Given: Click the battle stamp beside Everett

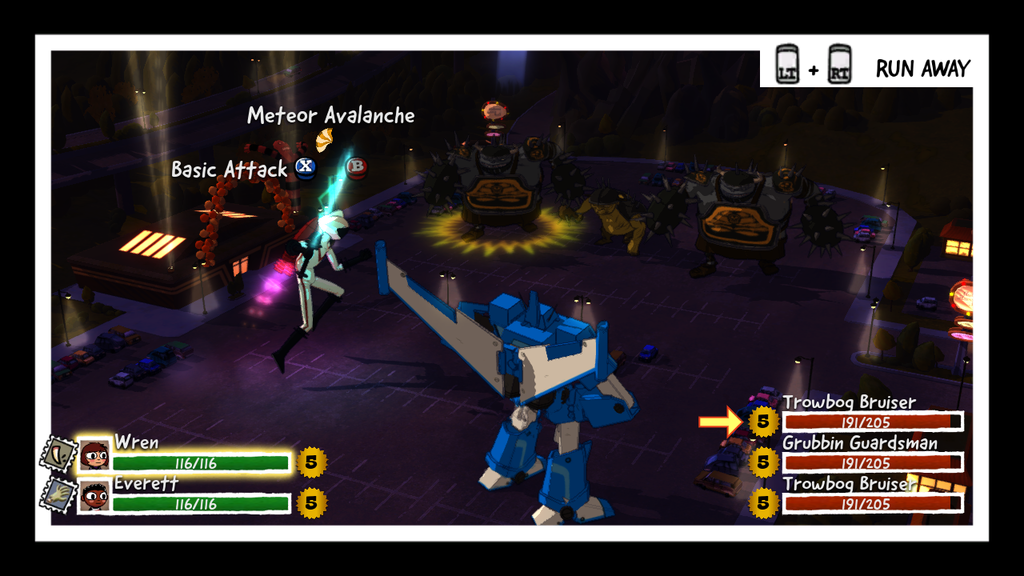Looking at the screenshot, I should (57, 496).
